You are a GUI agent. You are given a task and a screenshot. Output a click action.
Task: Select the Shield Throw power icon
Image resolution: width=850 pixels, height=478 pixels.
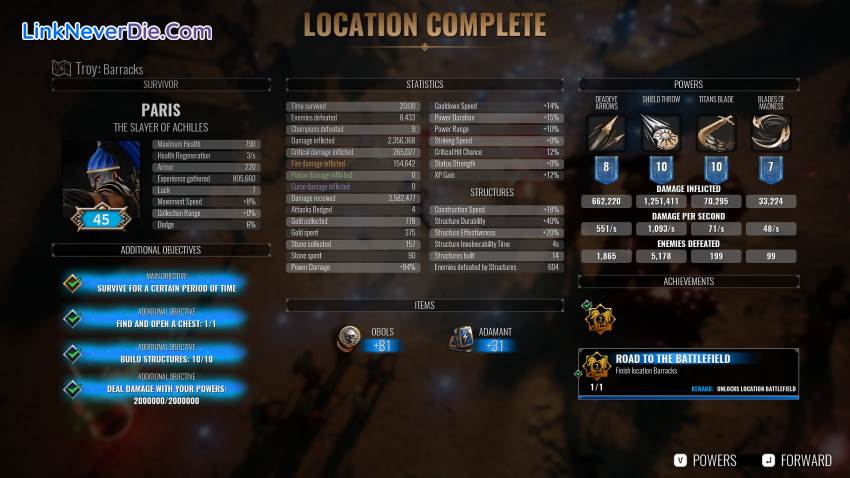coord(660,134)
